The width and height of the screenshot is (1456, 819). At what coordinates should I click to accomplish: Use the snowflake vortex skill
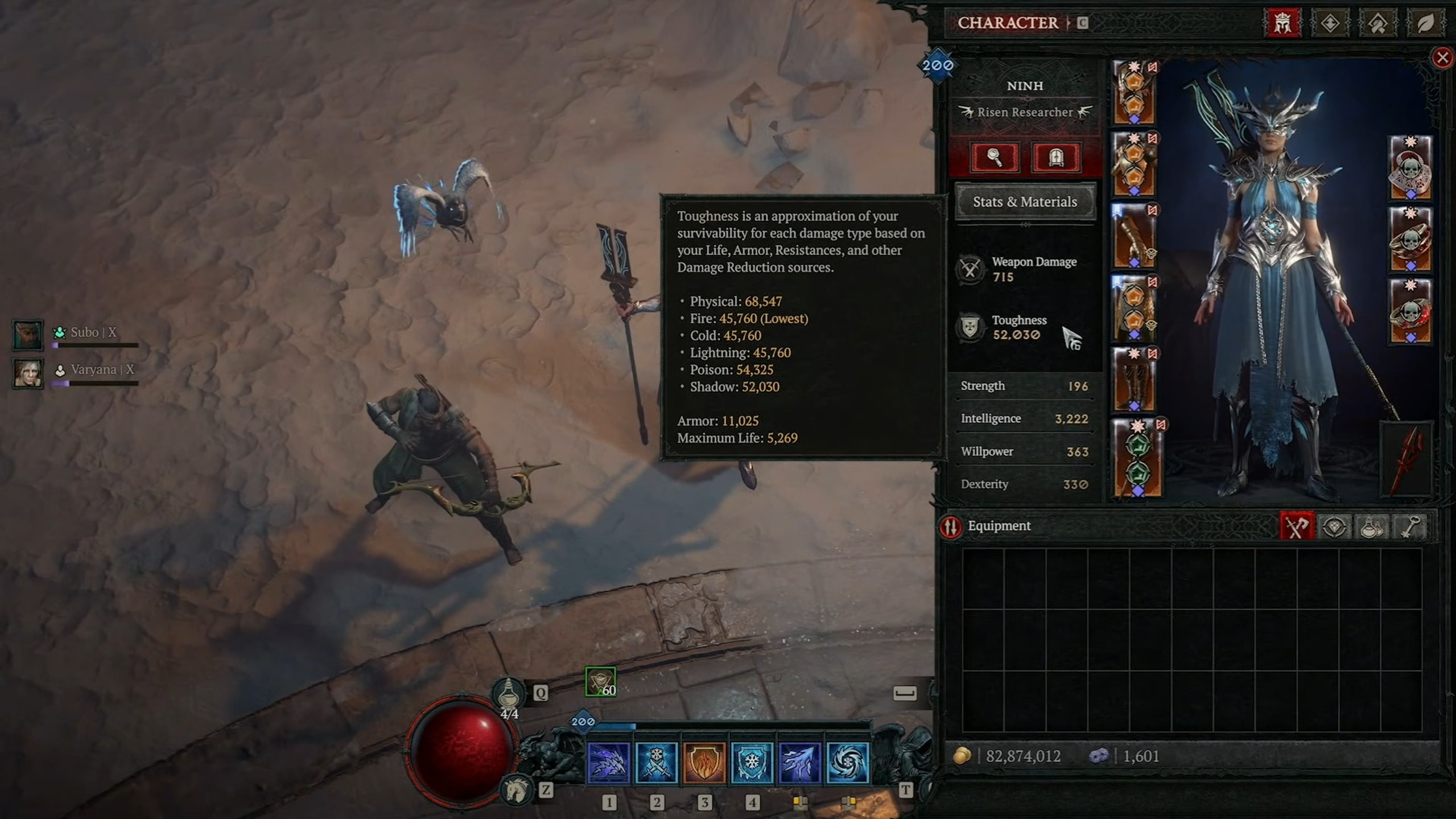(x=847, y=763)
